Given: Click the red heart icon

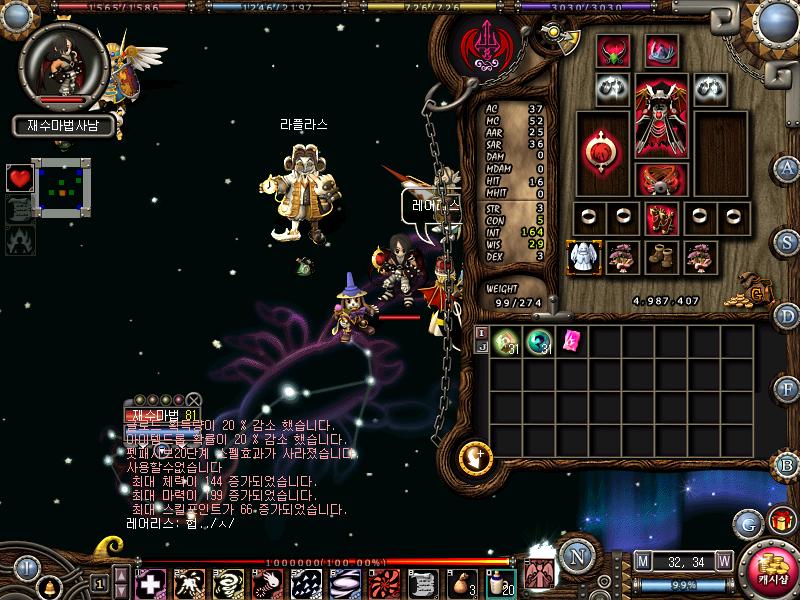Looking at the screenshot, I should point(19,178).
